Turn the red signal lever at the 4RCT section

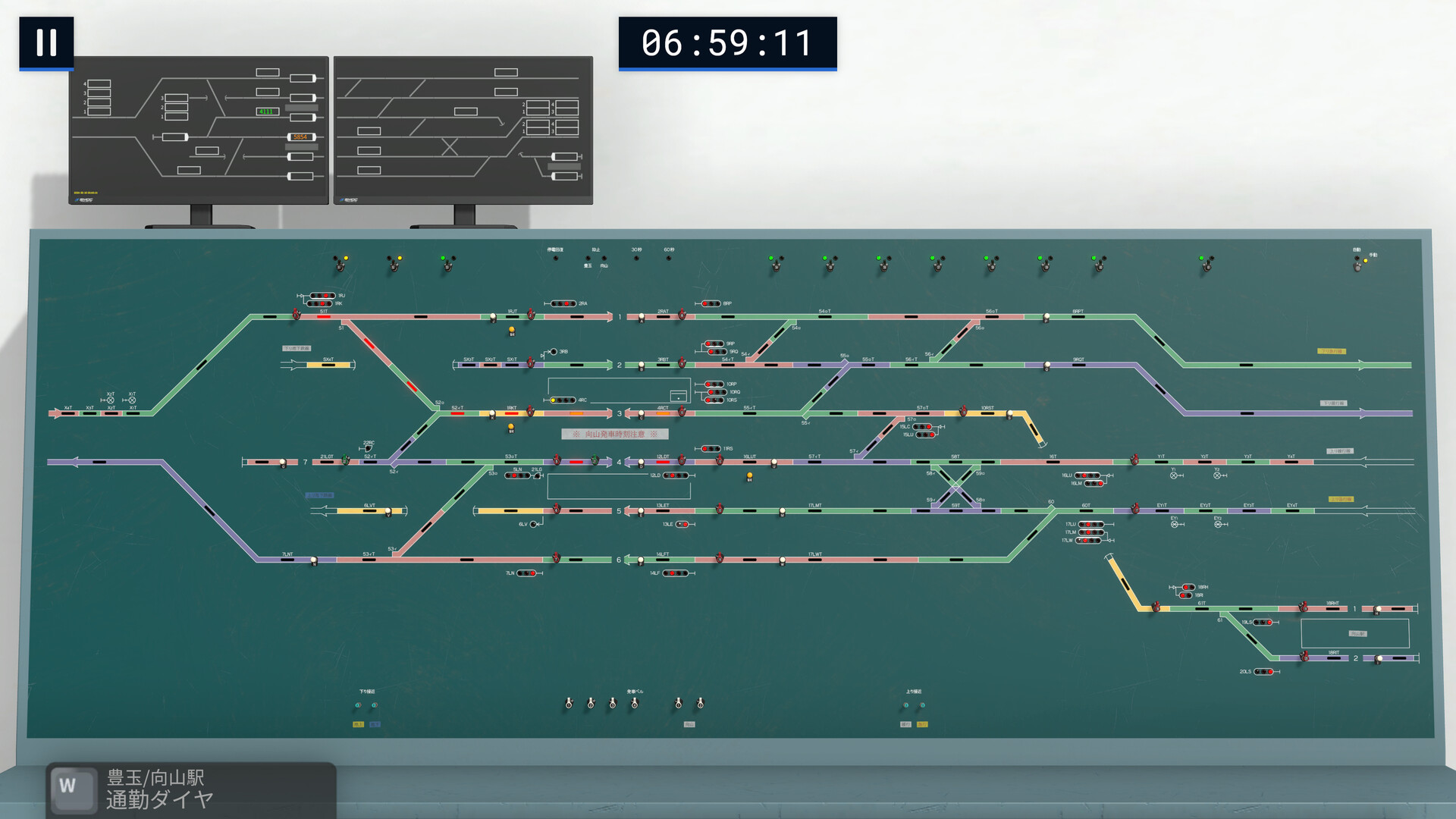click(x=683, y=412)
